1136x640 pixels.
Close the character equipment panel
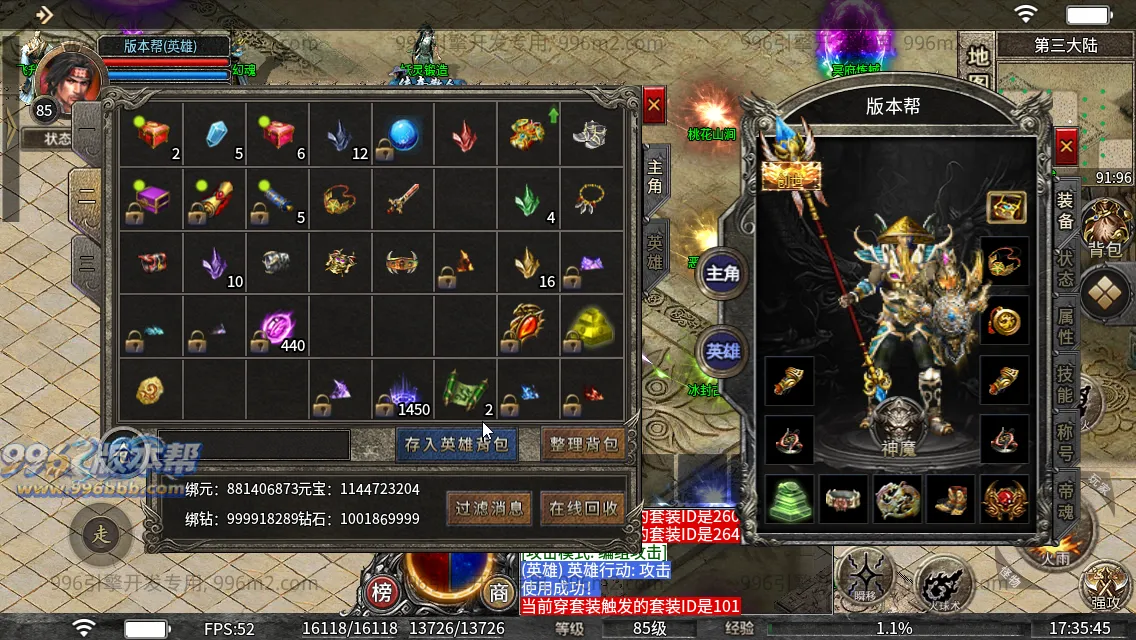1066,147
